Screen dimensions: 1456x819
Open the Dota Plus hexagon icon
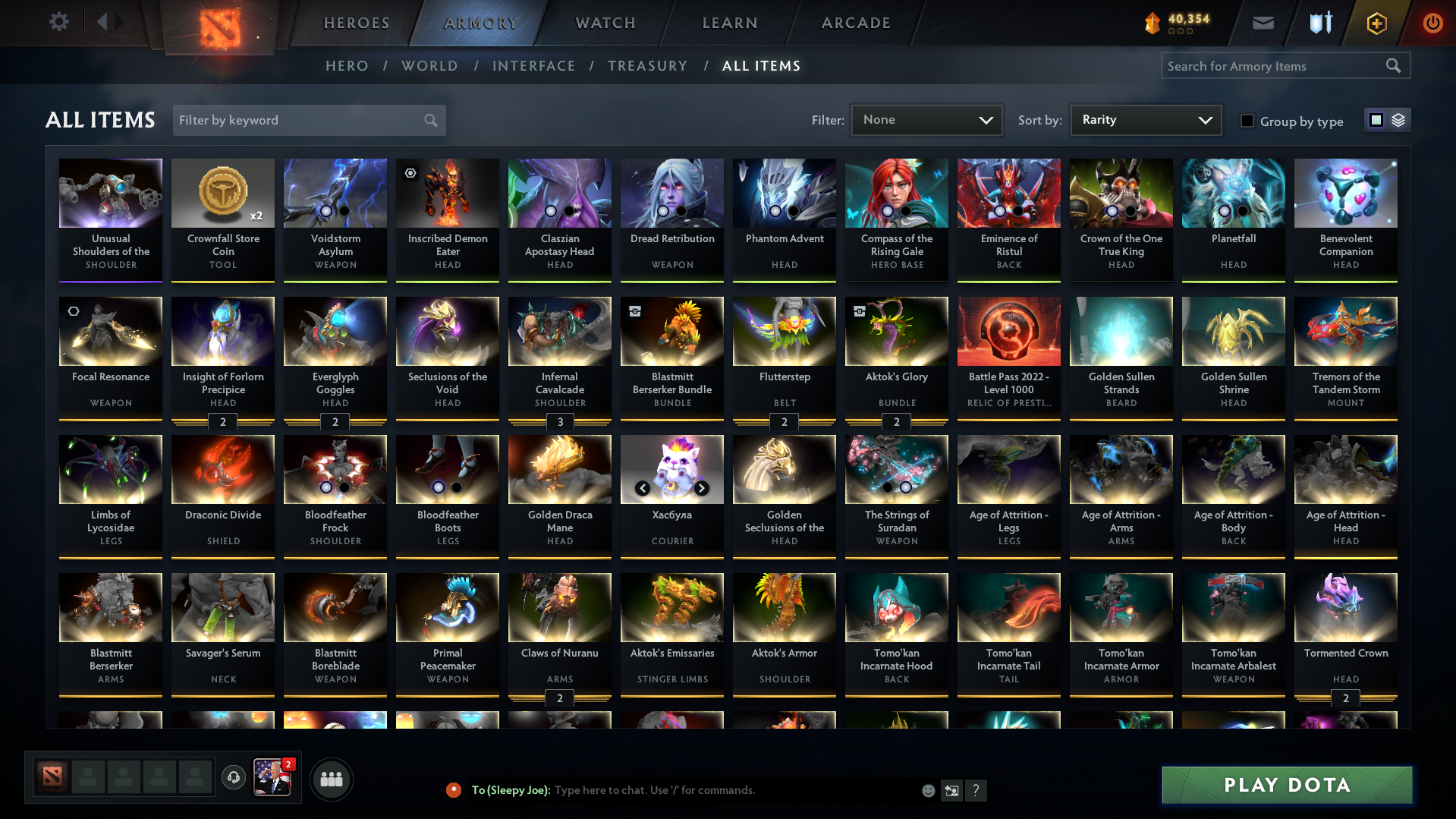(1376, 23)
